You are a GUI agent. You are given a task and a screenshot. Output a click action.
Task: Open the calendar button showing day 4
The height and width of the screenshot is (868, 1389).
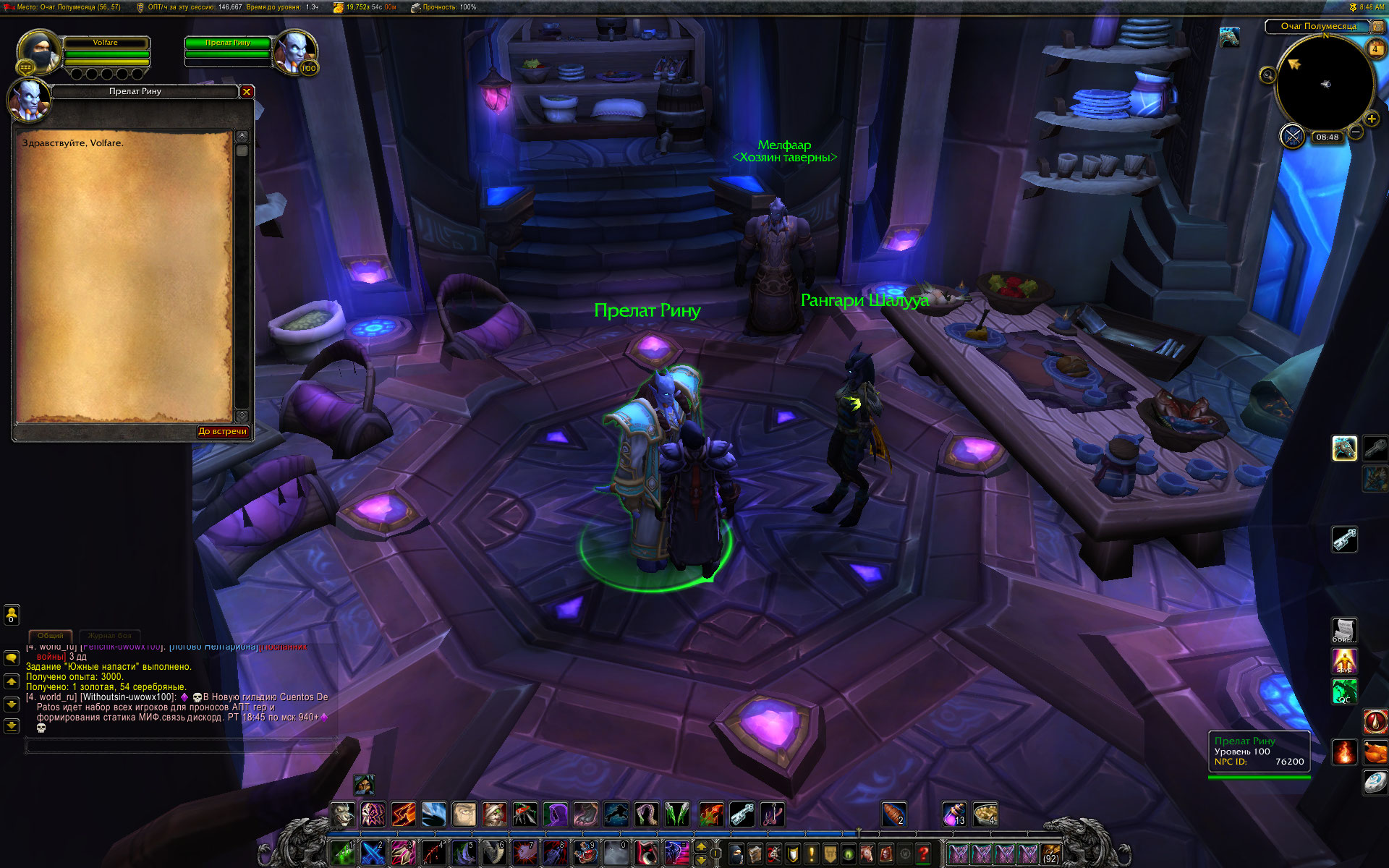(x=1375, y=48)
